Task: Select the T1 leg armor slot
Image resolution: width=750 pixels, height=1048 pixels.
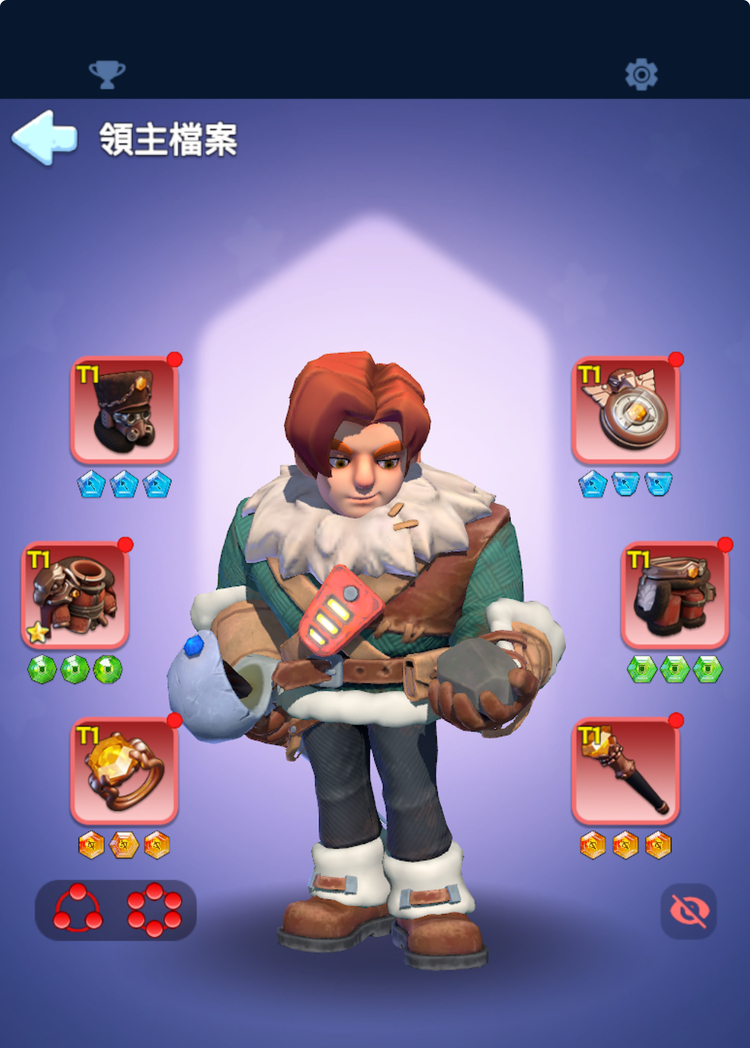Action: coord(675,595)
